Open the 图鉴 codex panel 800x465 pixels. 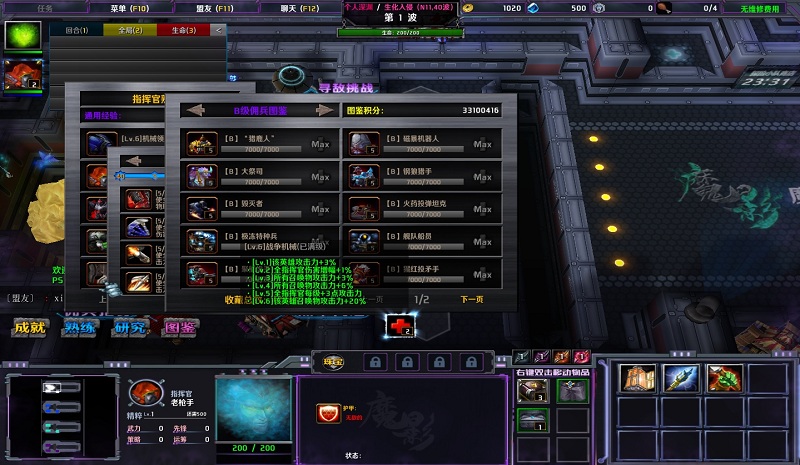click(x=181, y=327)
